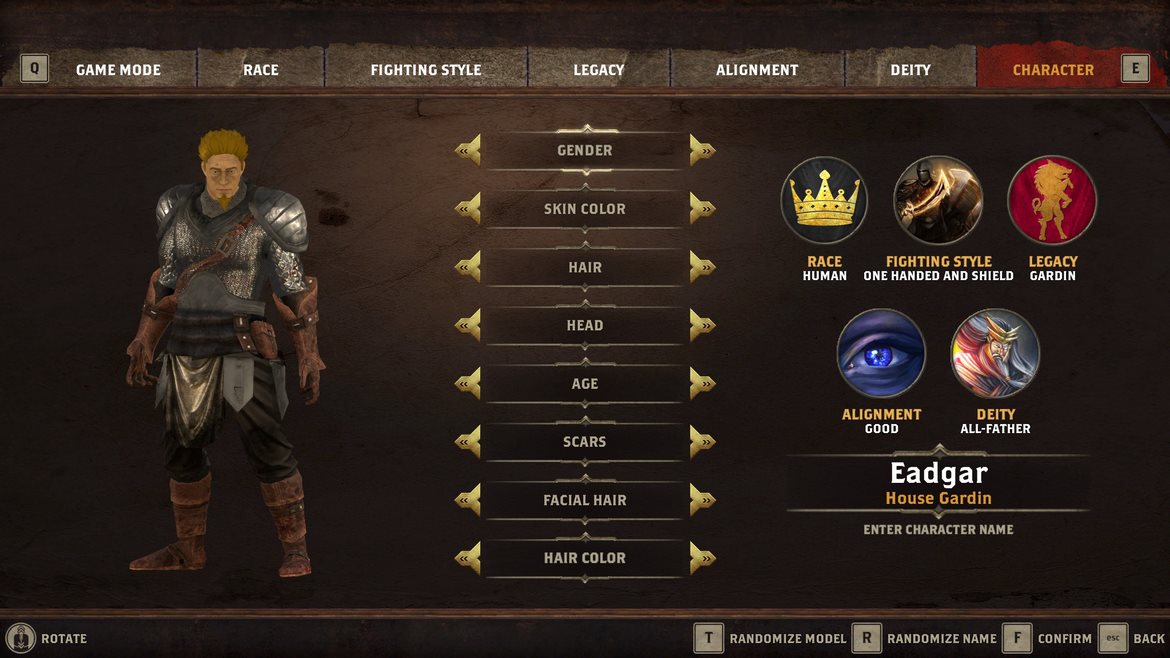The image size is (1170, 658).
Task: Click the Race crown icon
Action: [824, 200]
